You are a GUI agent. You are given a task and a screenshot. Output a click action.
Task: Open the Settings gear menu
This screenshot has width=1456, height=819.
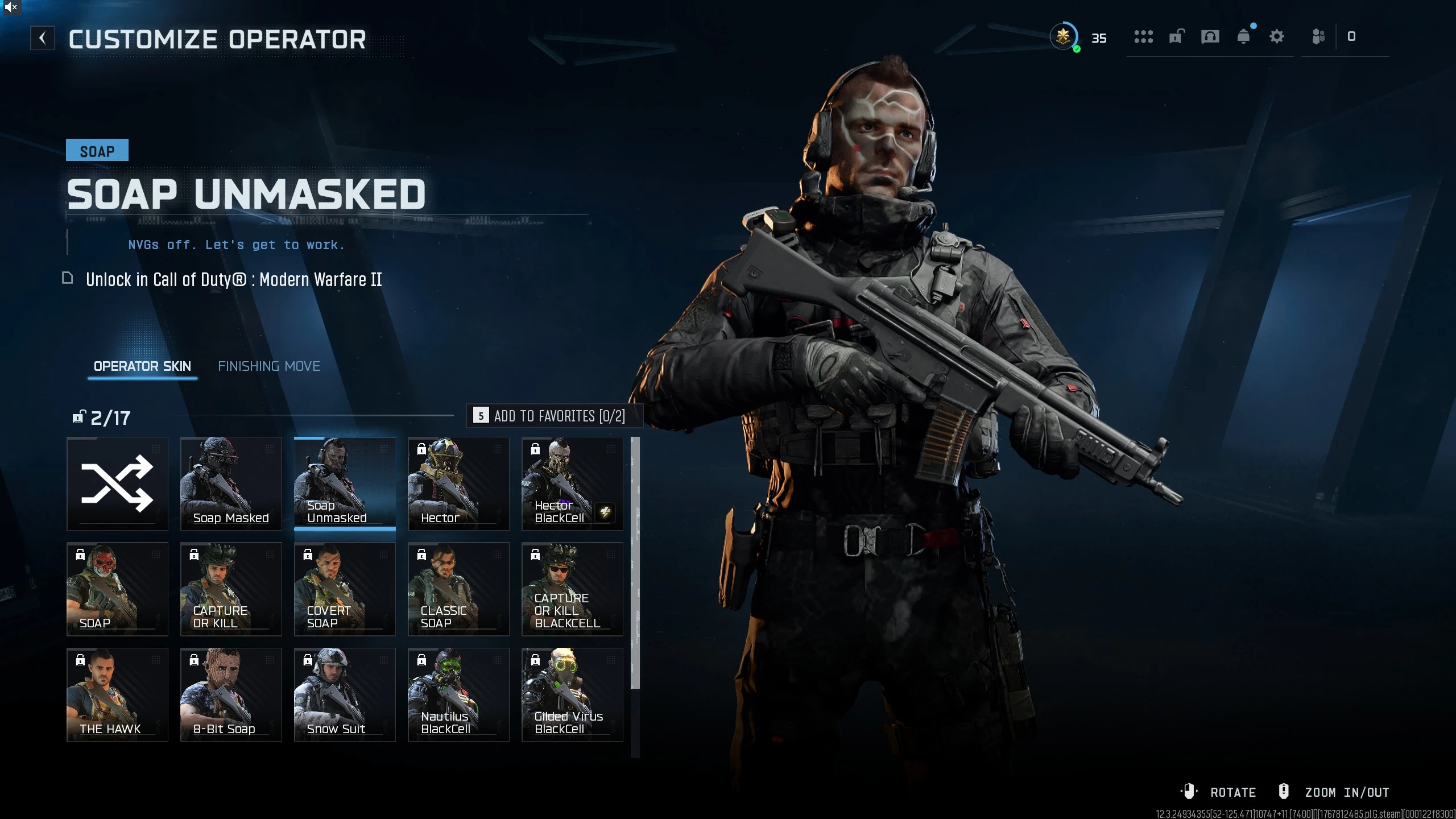(1277, 36)
